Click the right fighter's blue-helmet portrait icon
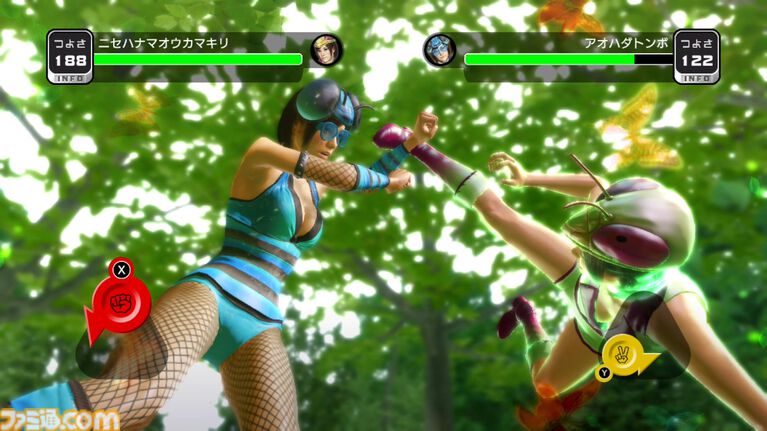The width and height of the screenshot is (767, 431). tap(439, 50)
